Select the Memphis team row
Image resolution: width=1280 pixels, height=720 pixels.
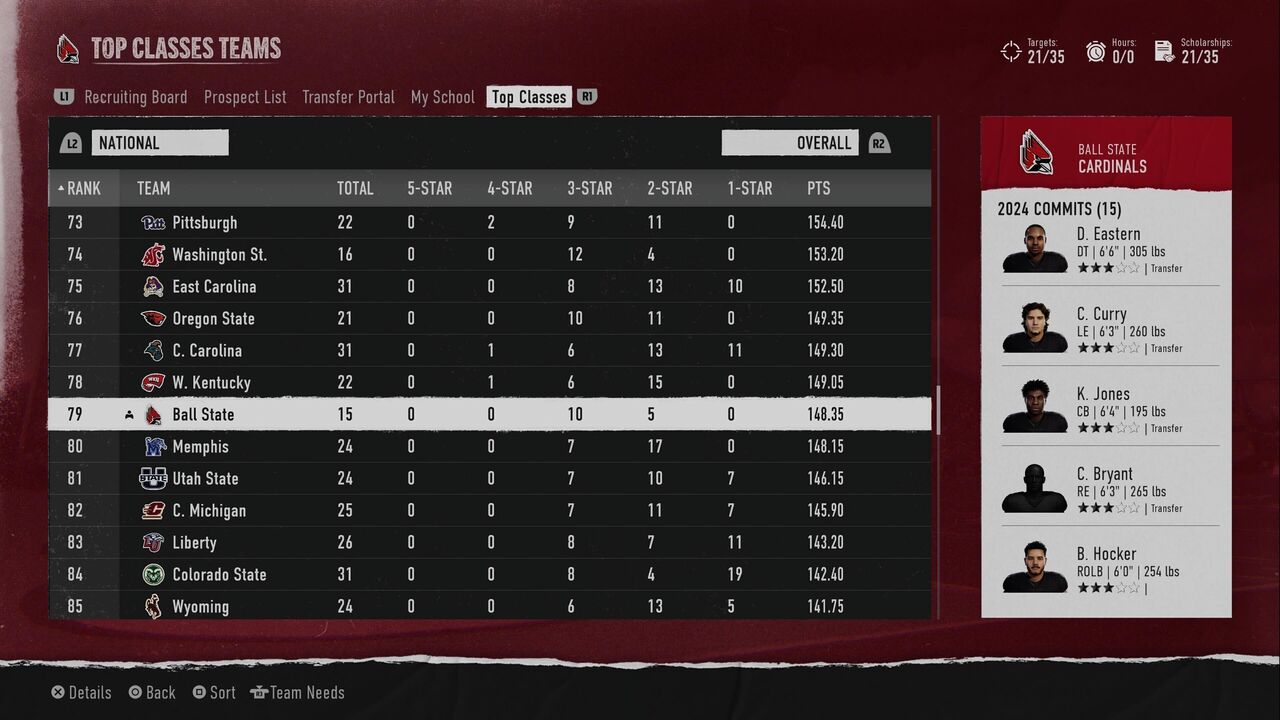point(490,446)
